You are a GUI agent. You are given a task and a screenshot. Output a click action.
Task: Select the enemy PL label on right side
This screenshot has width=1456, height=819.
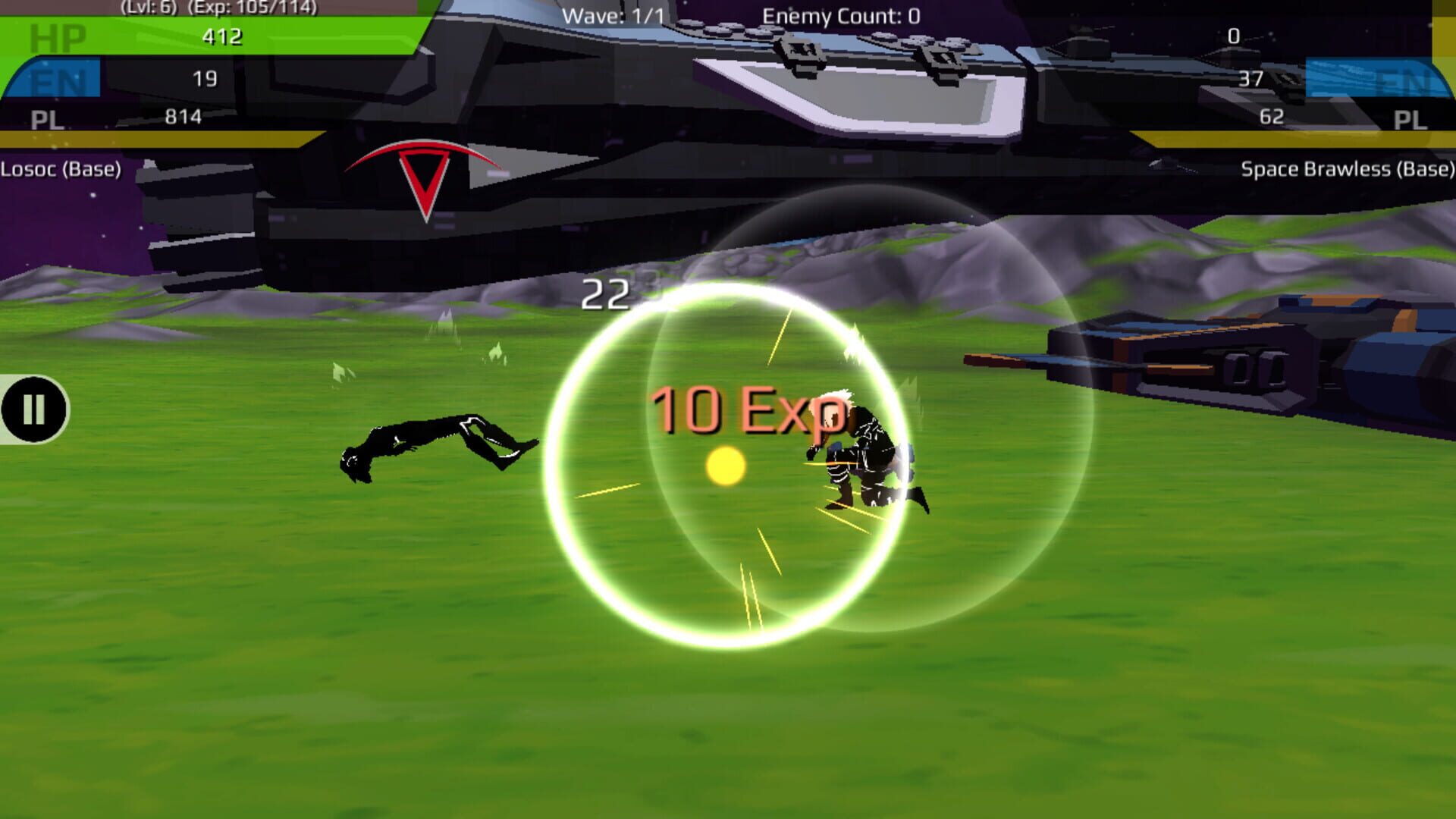[1410, 118]
